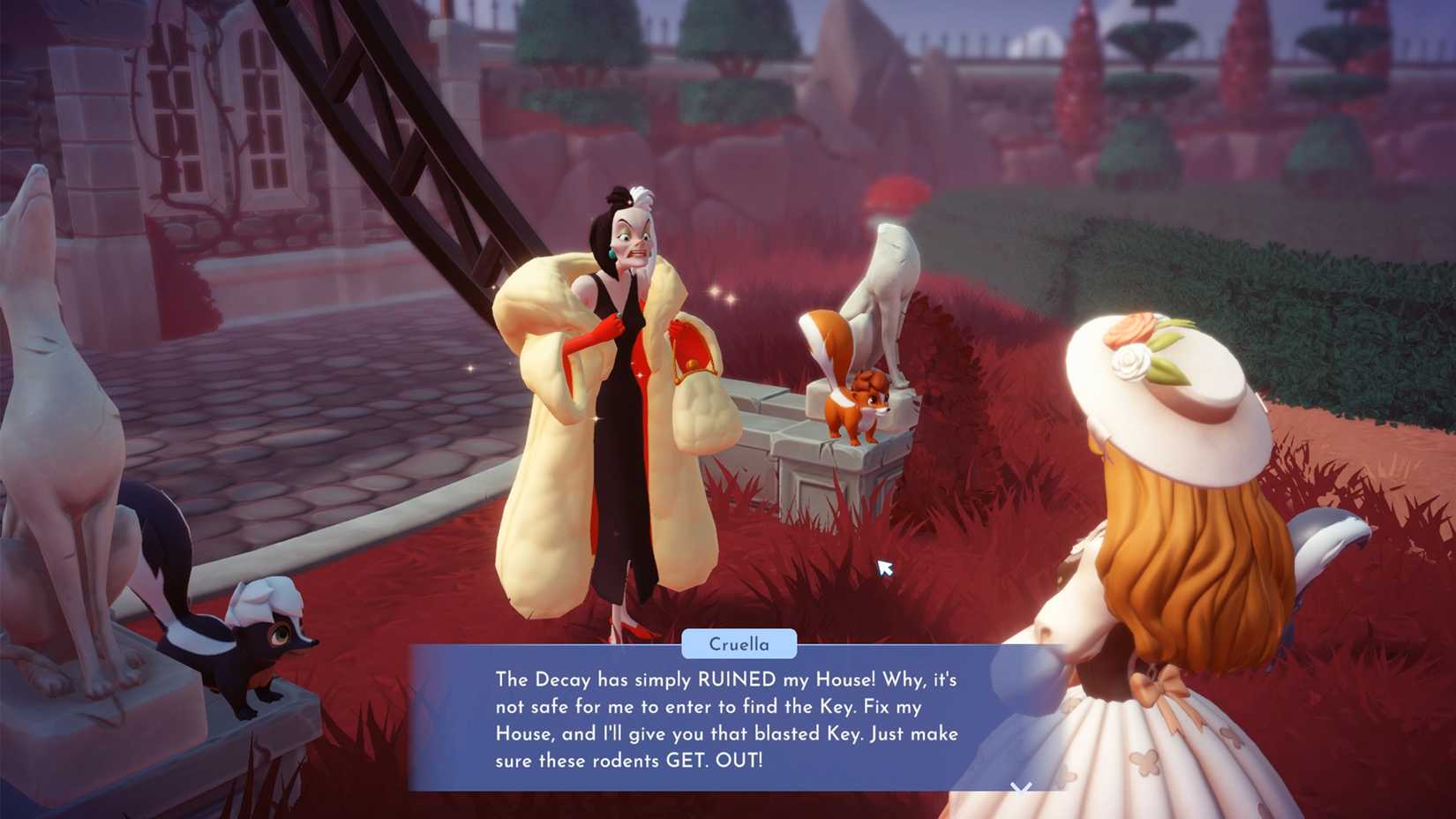Select the skunk near the dog statue
The image size is (1456, 819).
click(260, 635)
